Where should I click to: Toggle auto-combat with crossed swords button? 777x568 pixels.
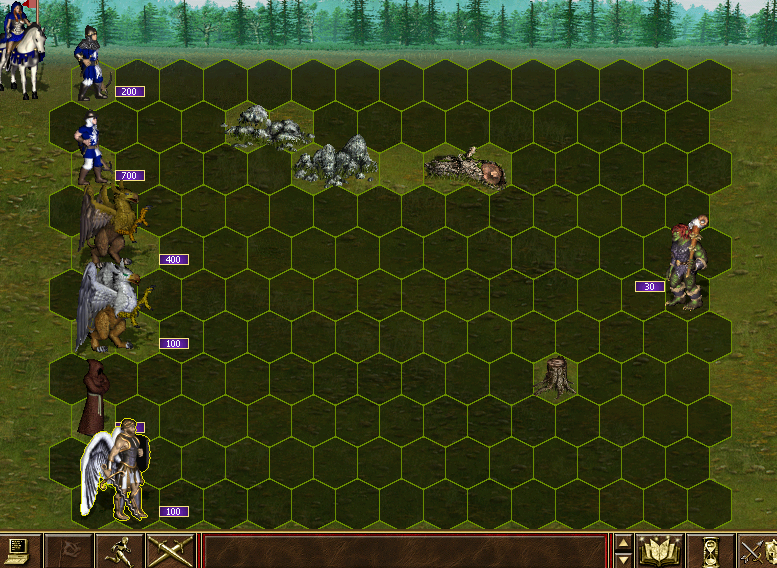click(x=169, y=550)
